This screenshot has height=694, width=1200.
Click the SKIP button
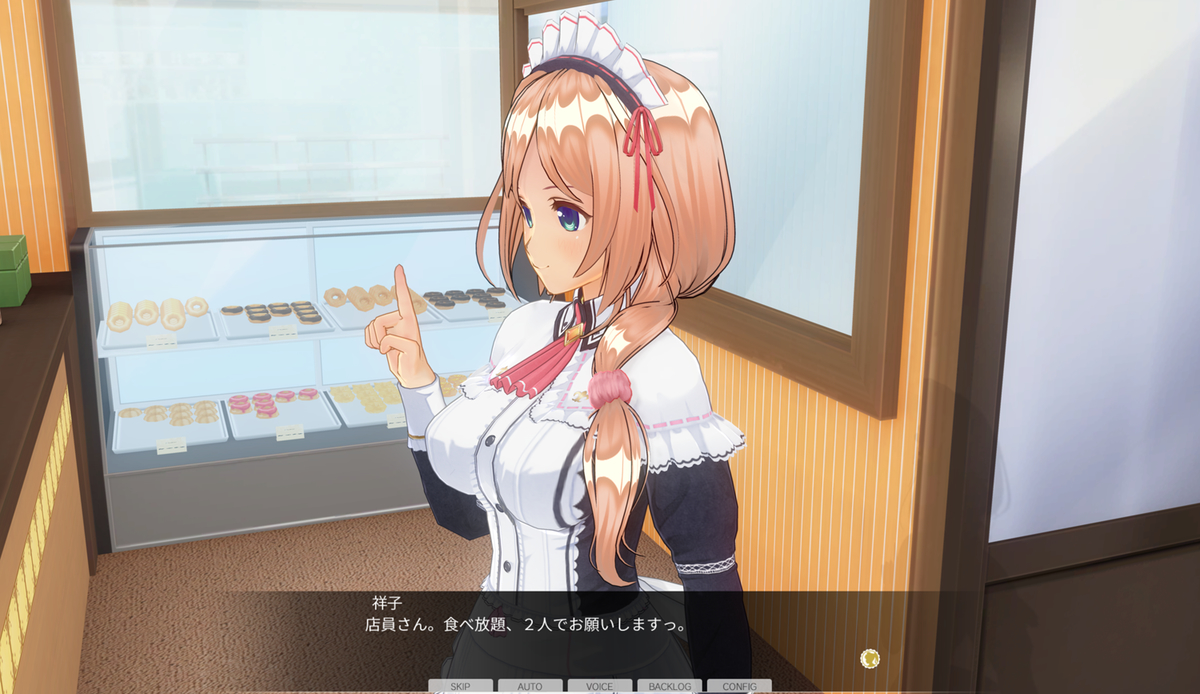point(460,687)
